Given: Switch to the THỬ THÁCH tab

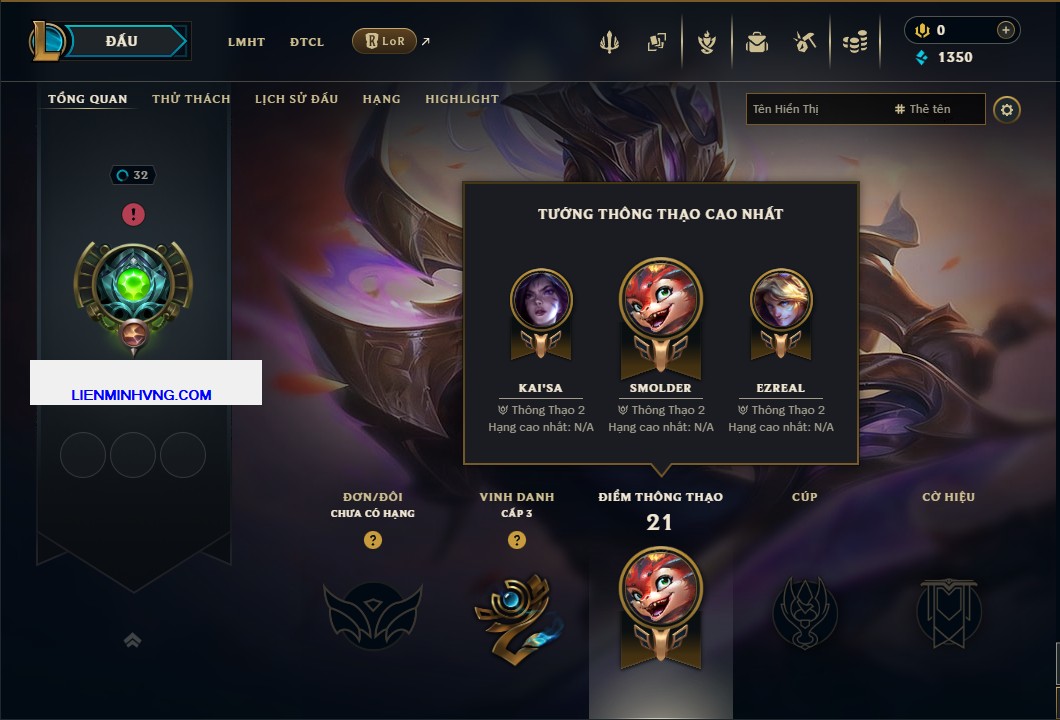Looking at the screenshot, I should click(x=191, y=99).
